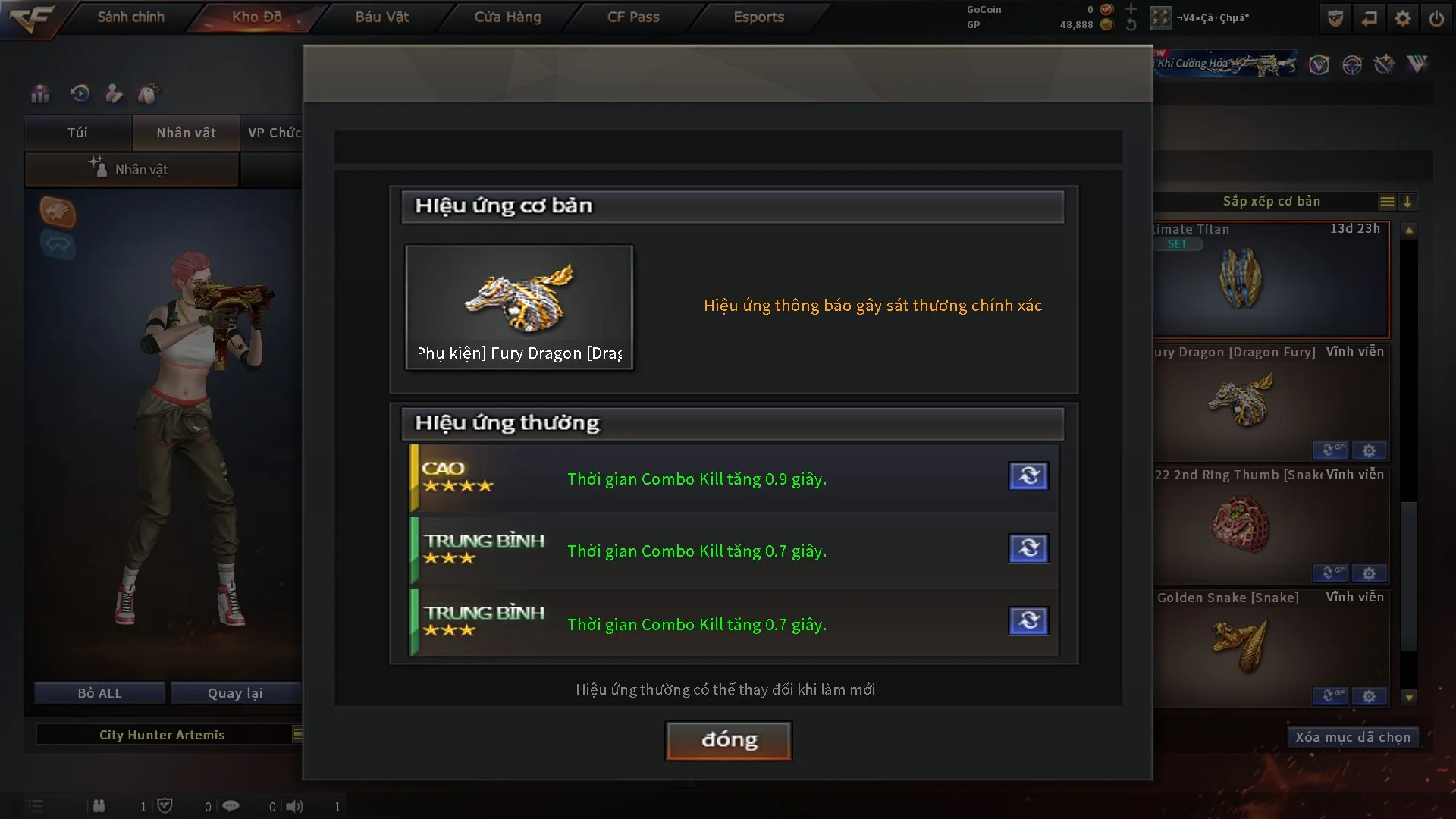Select the Fury Dragon accessory thumbnail
Viewport: 1456px width, 819px height.
click(x=519, y=306)
